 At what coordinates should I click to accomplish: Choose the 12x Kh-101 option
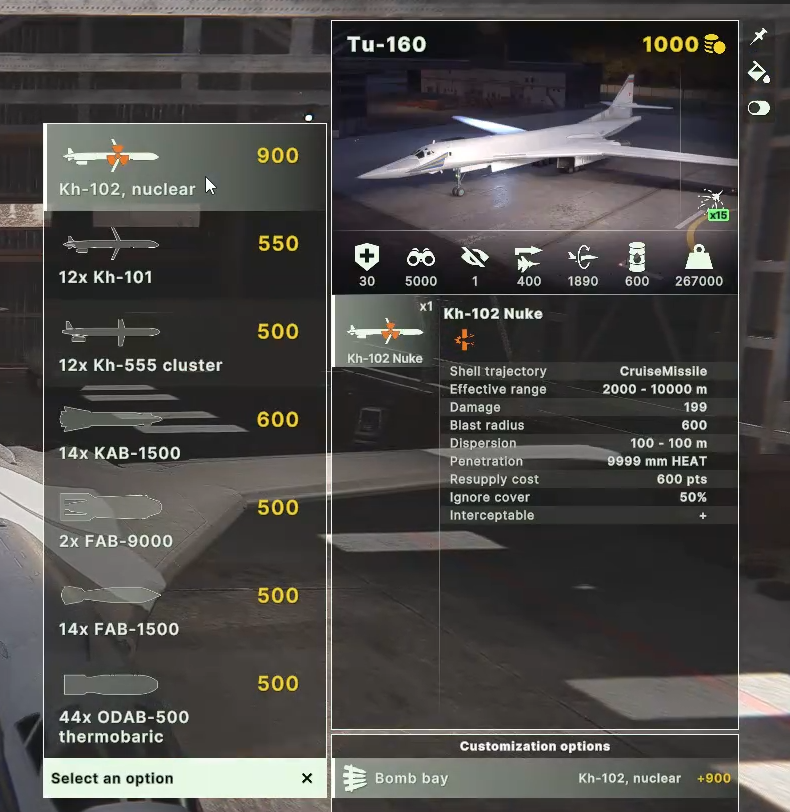click(x=184, y=256)
